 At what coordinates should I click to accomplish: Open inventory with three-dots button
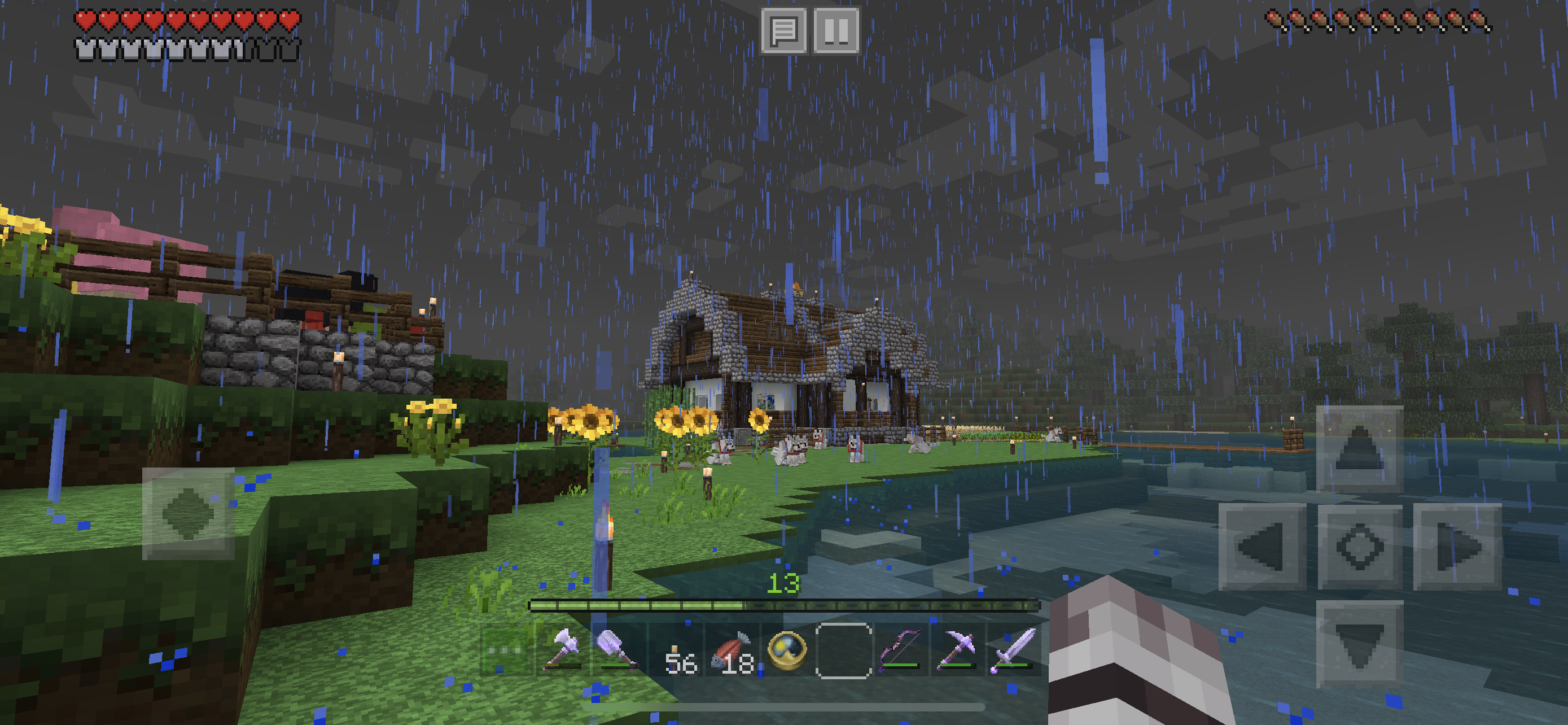pos(506,650)
